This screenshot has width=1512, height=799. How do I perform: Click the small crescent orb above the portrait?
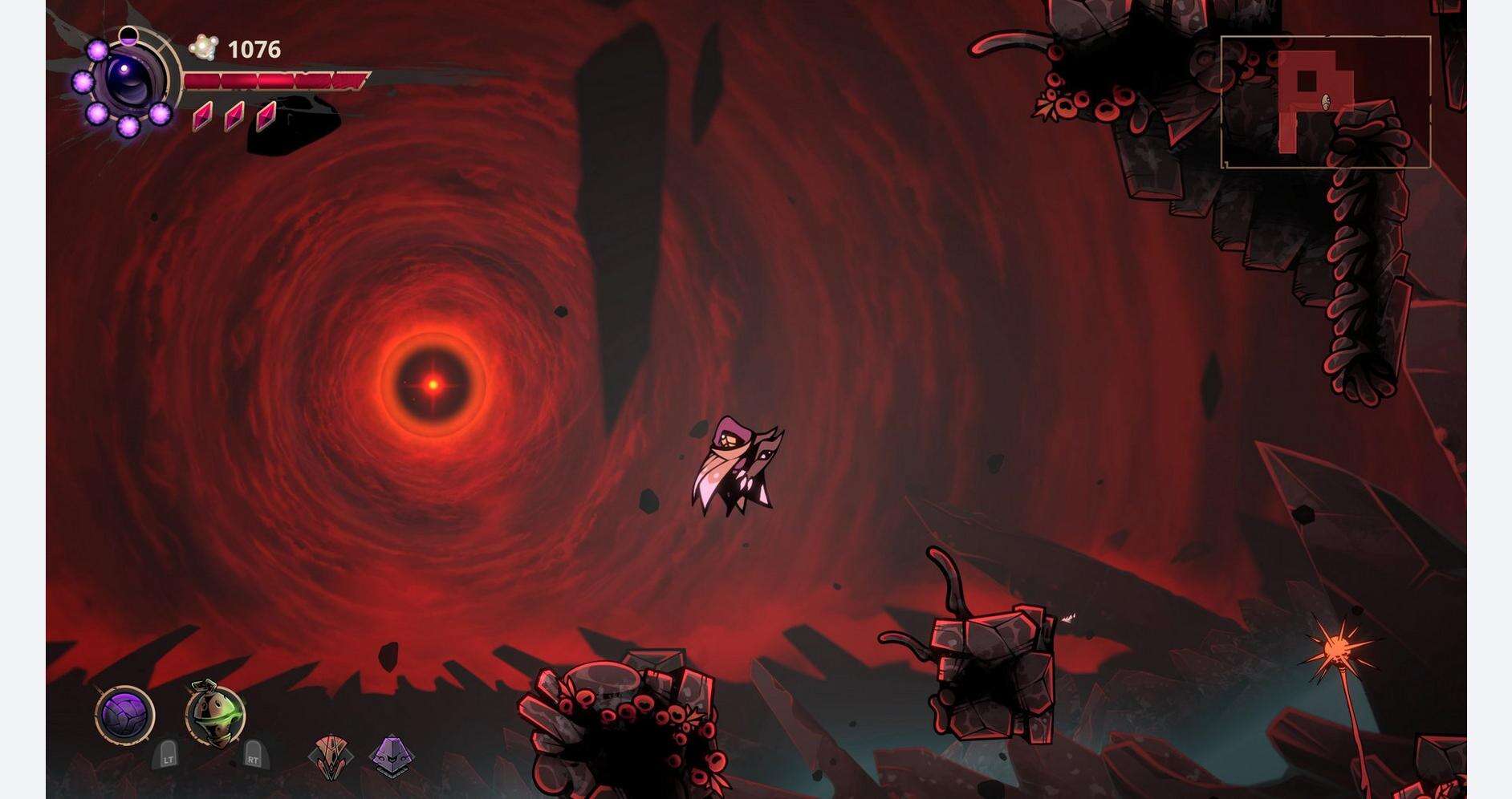(x=128, y=36)
